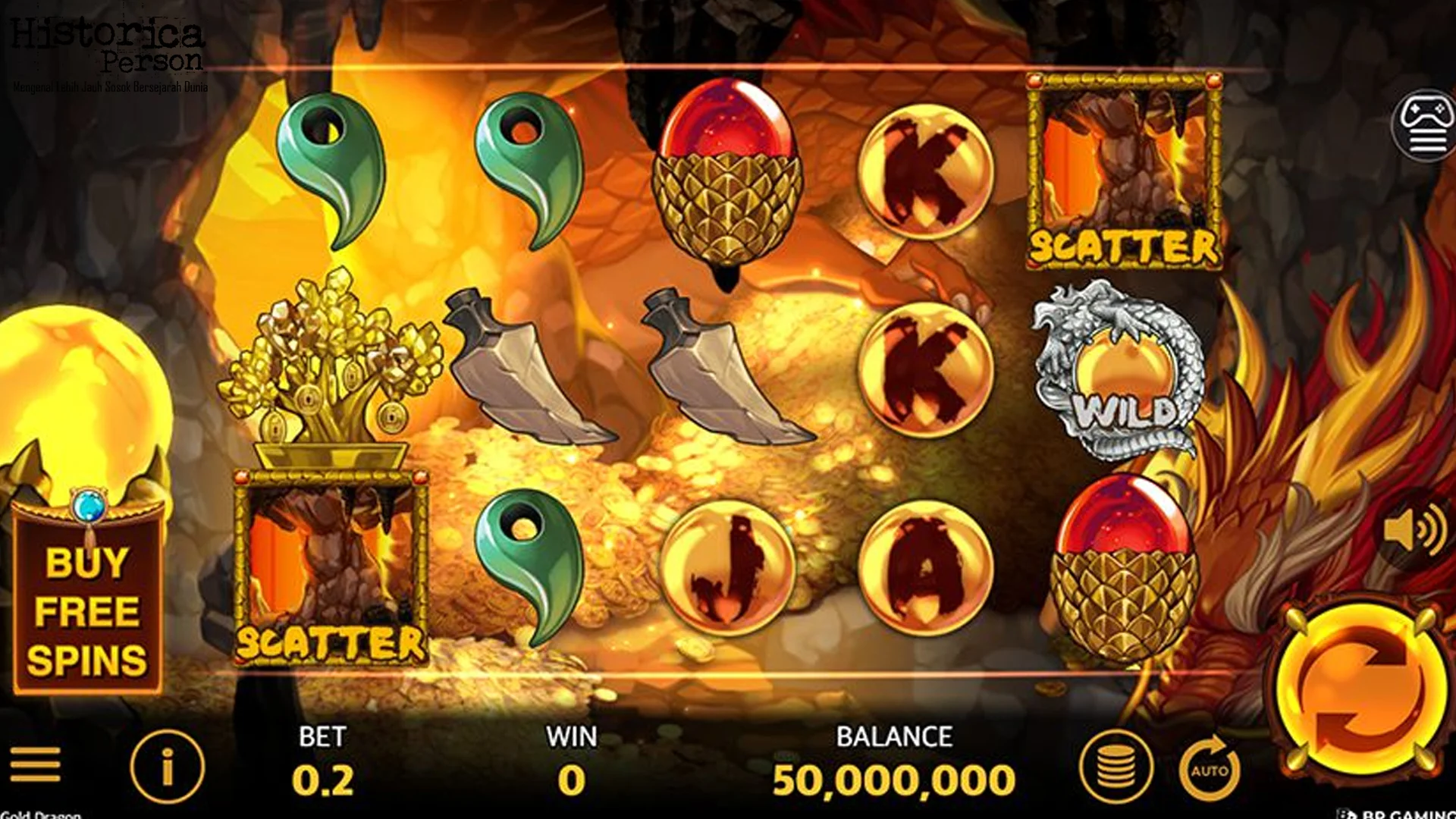This screenshot has height=819, width=1456.
Task: Open the Buy Free Spins offer
Action: (87, 610)
